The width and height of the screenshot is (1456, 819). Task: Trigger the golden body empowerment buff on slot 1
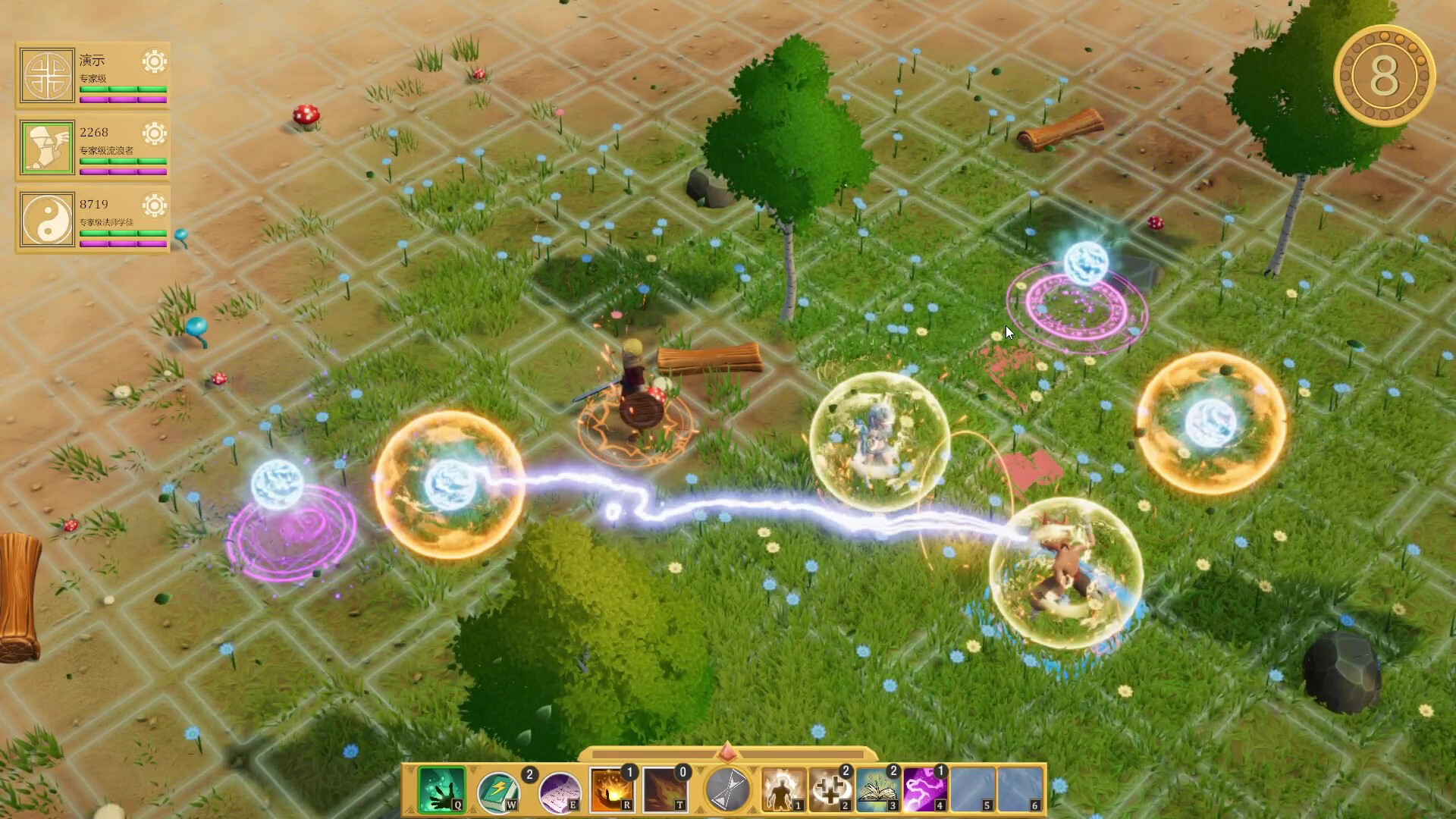click(x=781, y=789)
